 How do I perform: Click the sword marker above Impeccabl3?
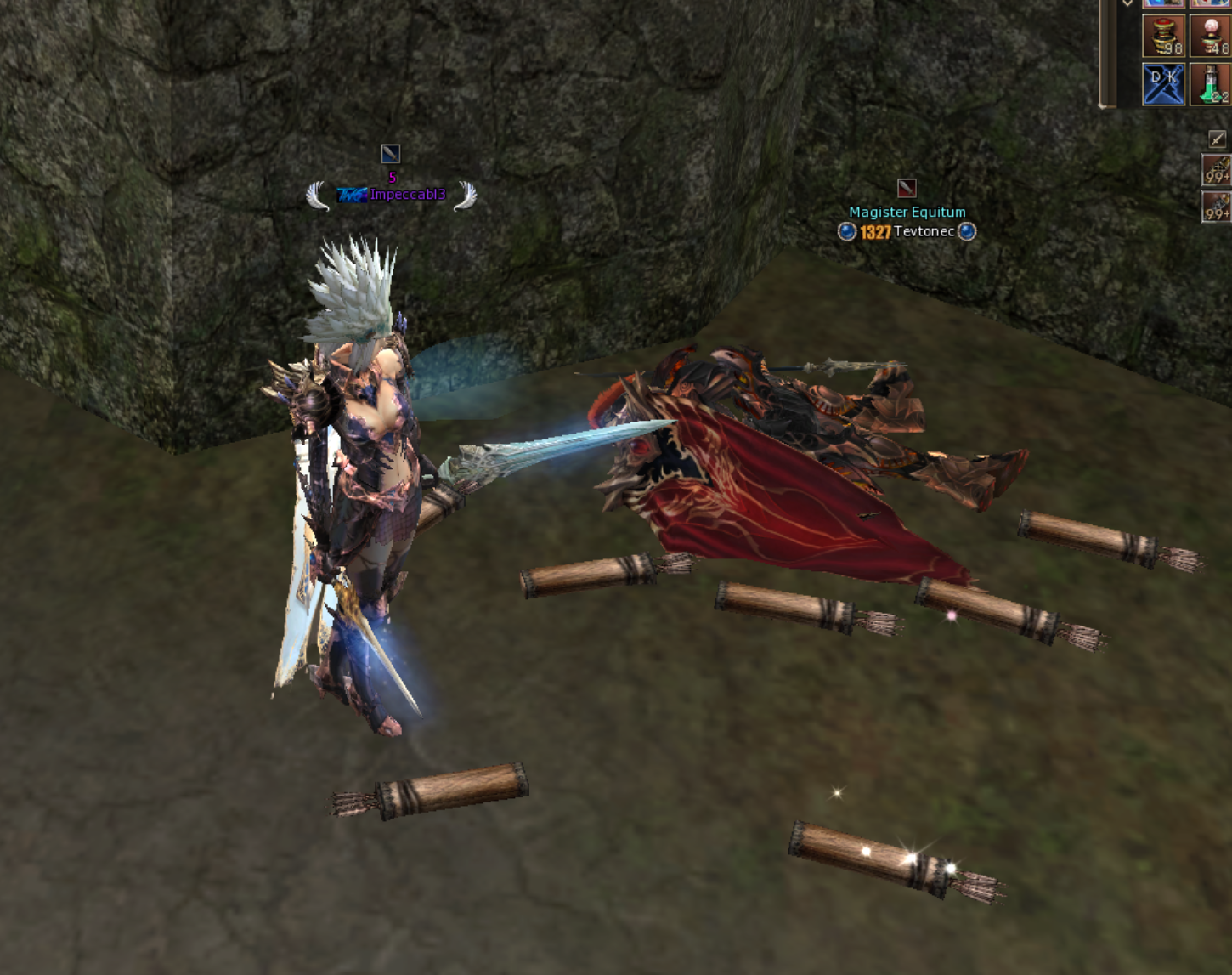[x=390, y=153]
